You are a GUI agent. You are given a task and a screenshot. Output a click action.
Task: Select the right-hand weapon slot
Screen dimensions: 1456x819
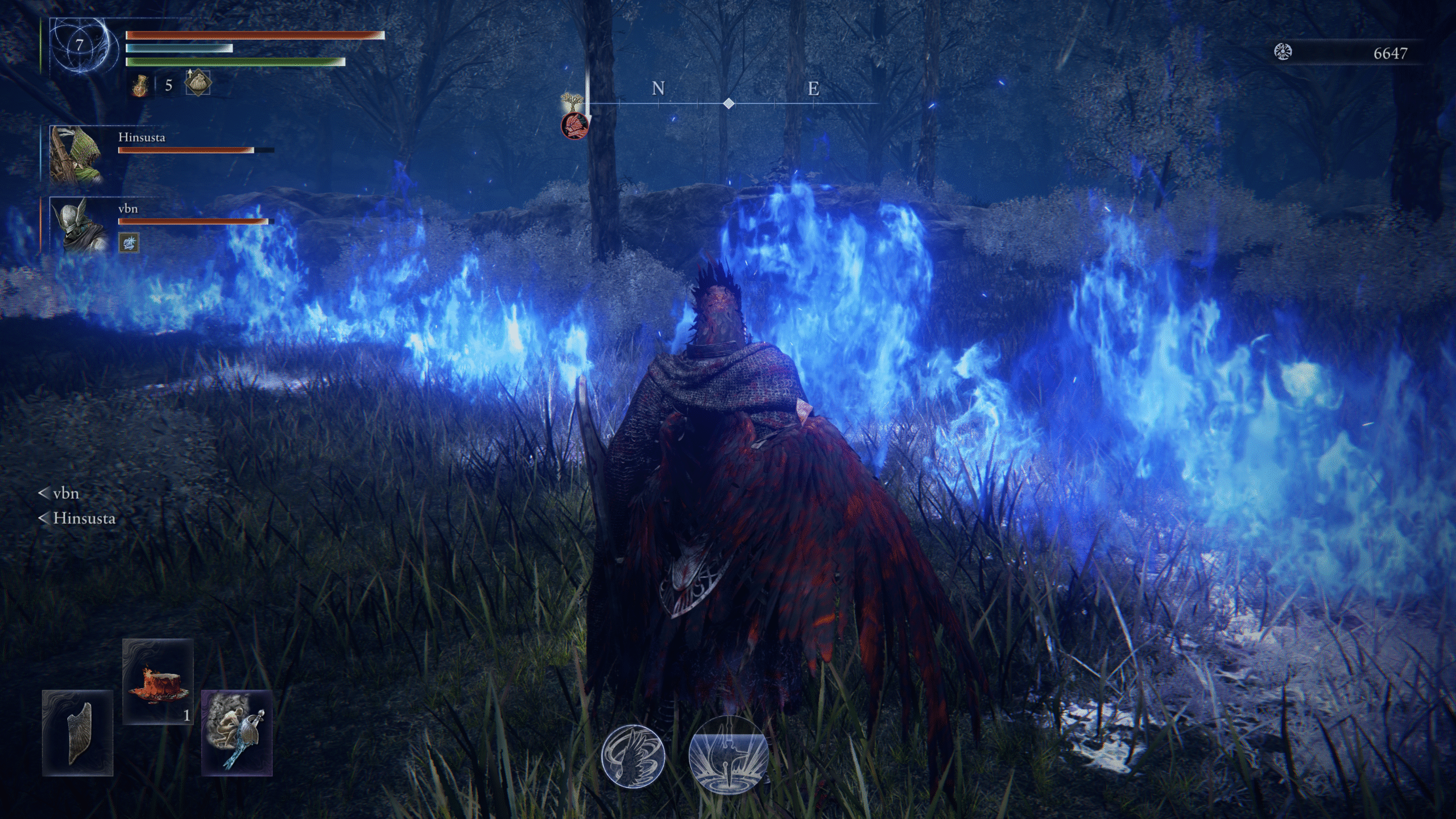click(x=237, y=733)
